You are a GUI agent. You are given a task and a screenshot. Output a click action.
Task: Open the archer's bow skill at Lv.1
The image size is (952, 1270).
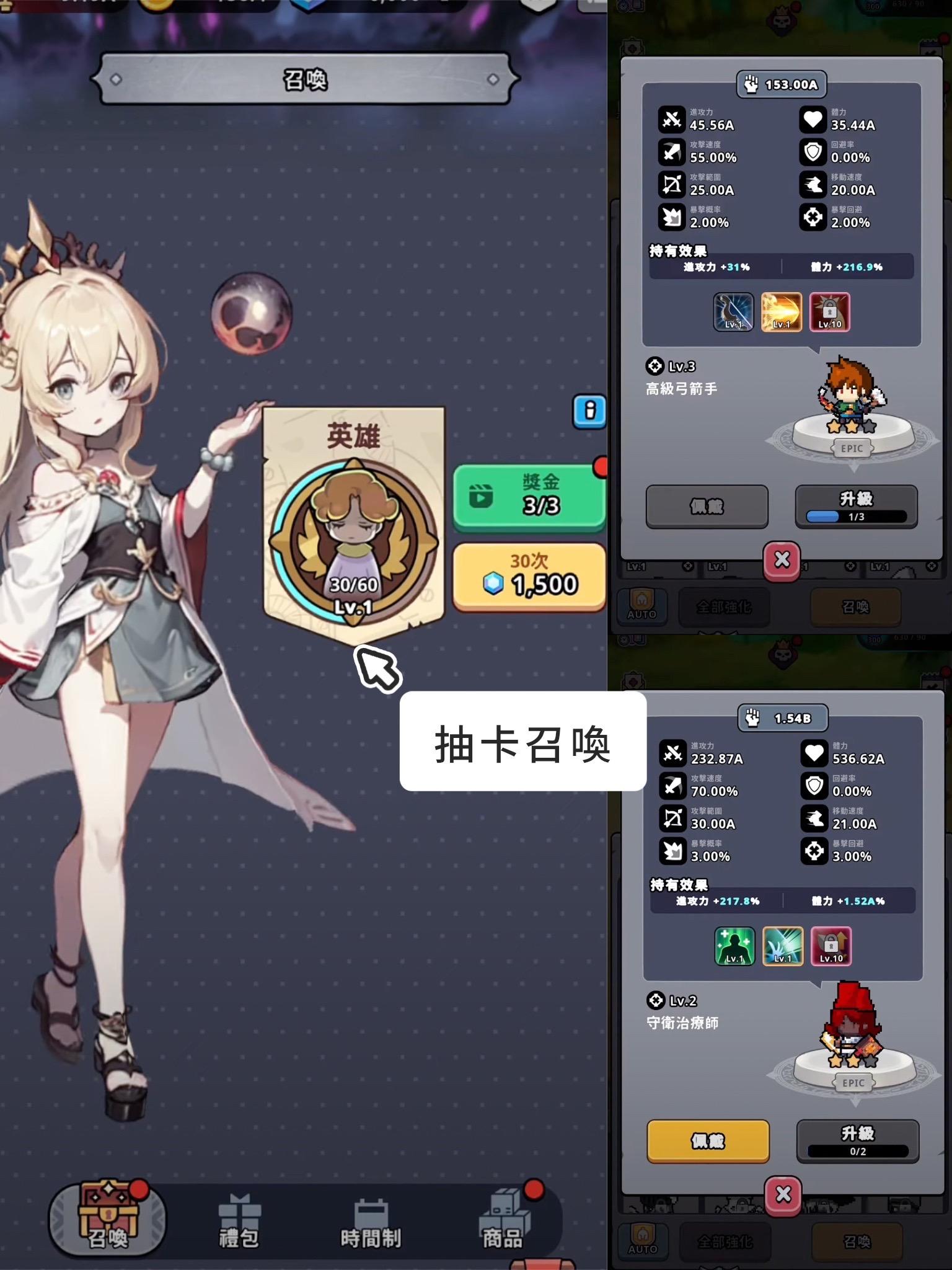(x=733, y=313)
